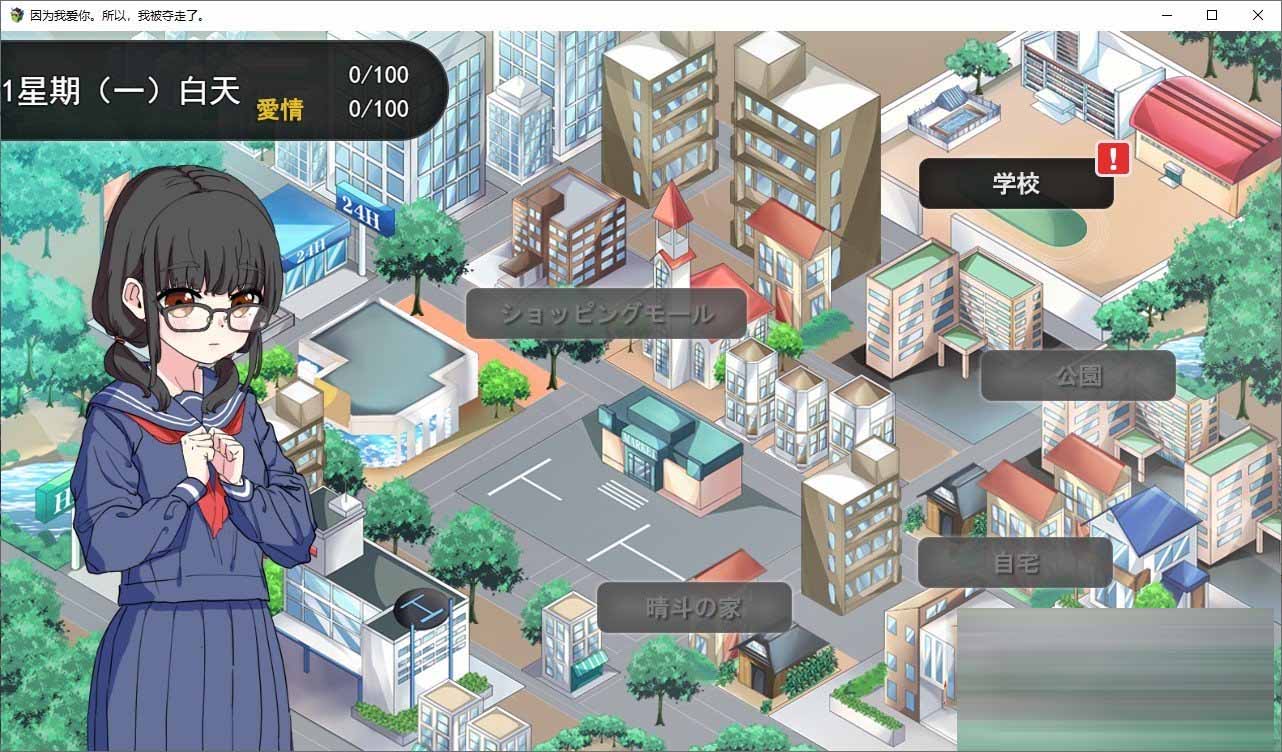1282x752 pixels.
Task: Click the red exclamation alert above 学校
Action: coord(1113,160)
